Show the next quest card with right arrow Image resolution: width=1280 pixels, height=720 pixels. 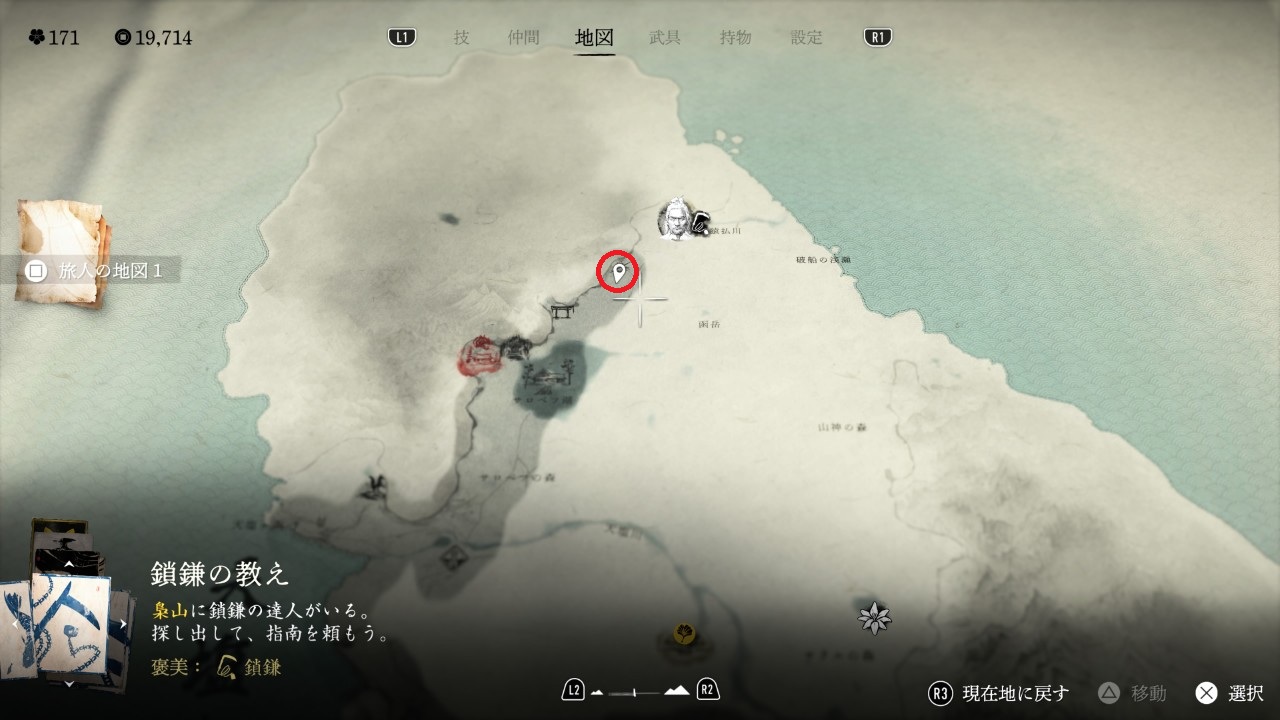(x=124, y=623)
